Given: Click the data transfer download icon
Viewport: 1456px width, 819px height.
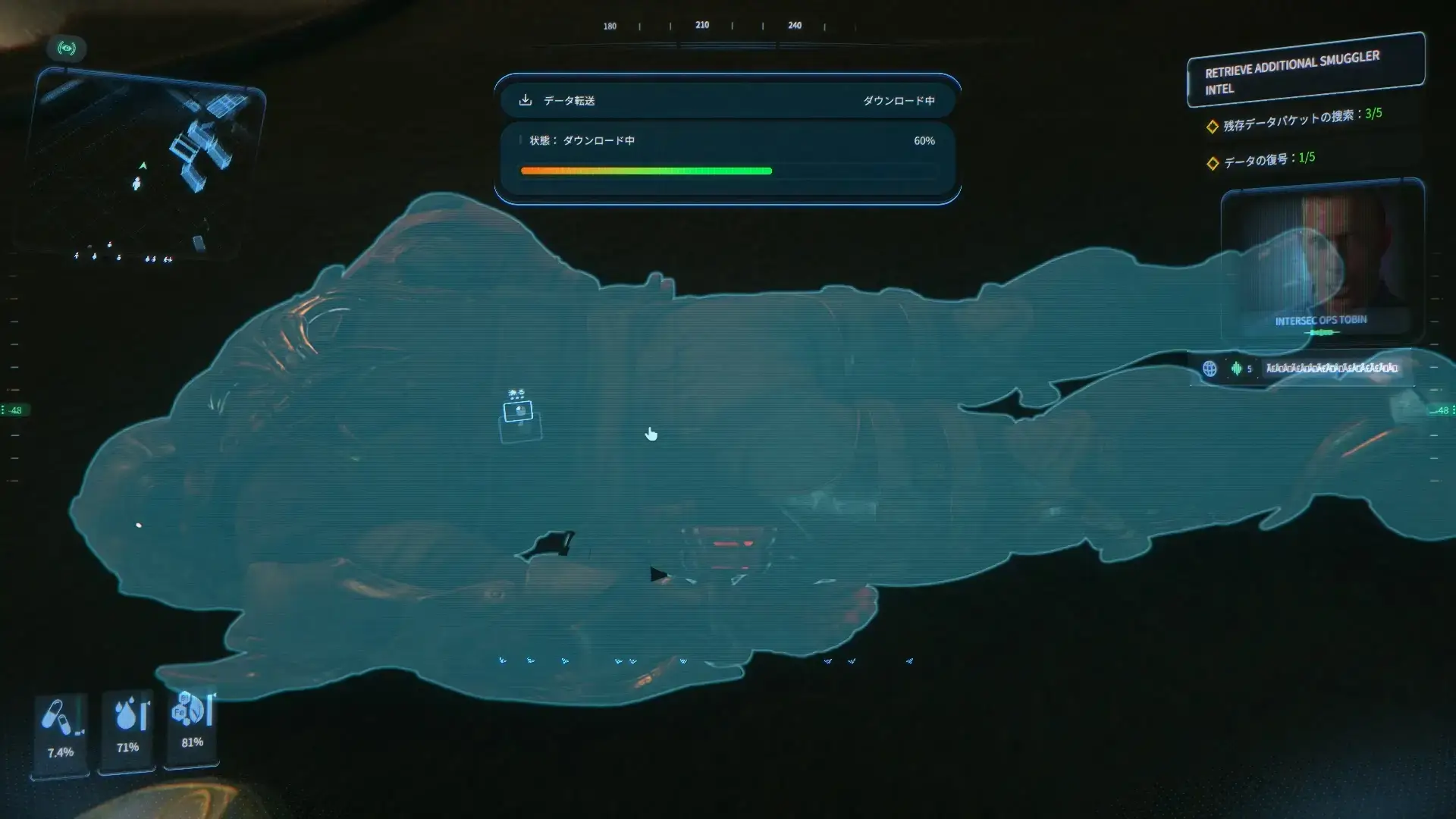Looking at the screenshot, I should point(525,100).
